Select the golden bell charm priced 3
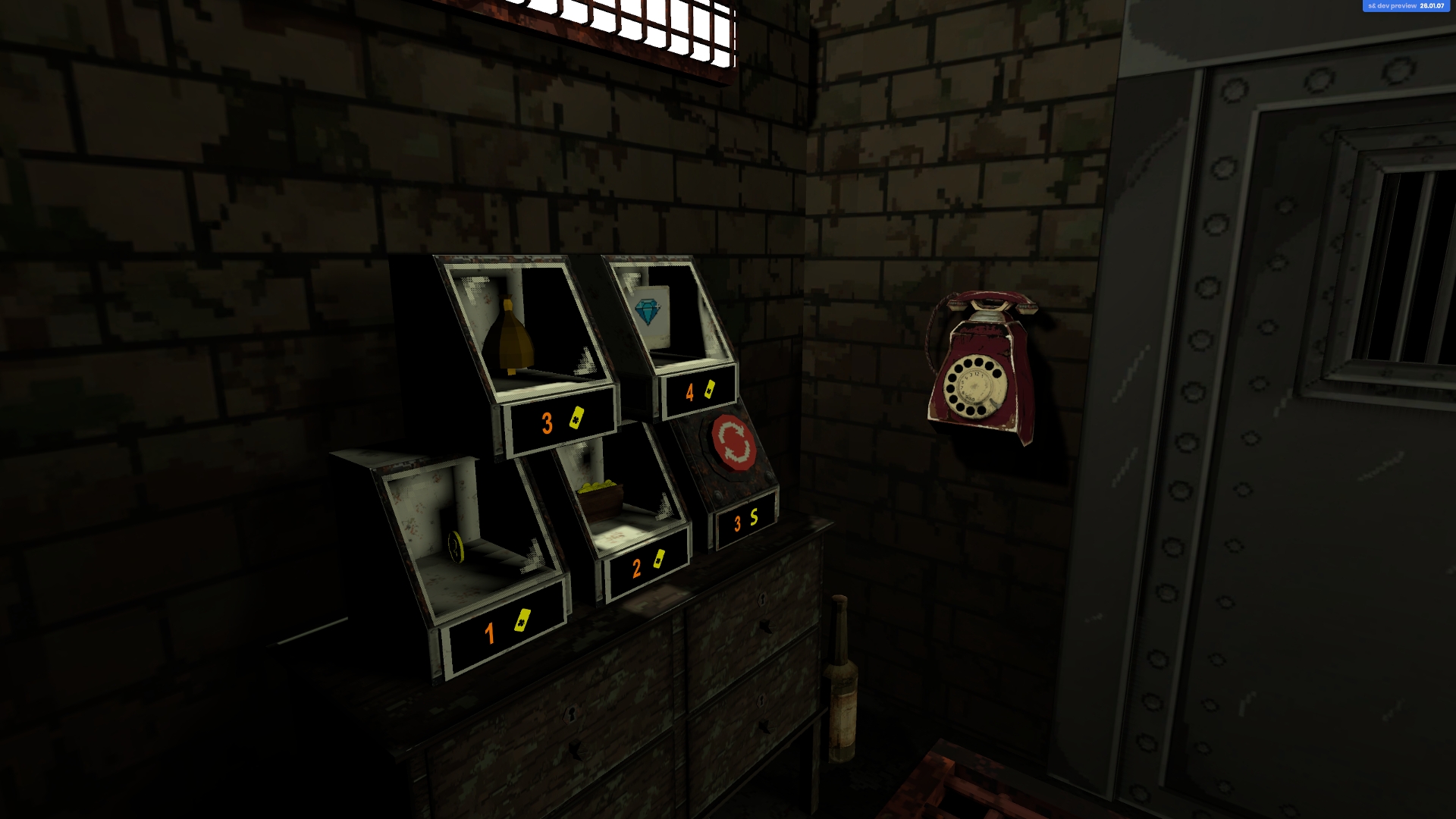The width and height of the screenshot is (1456, 819). pyautogui.click(x=510, y=338)
